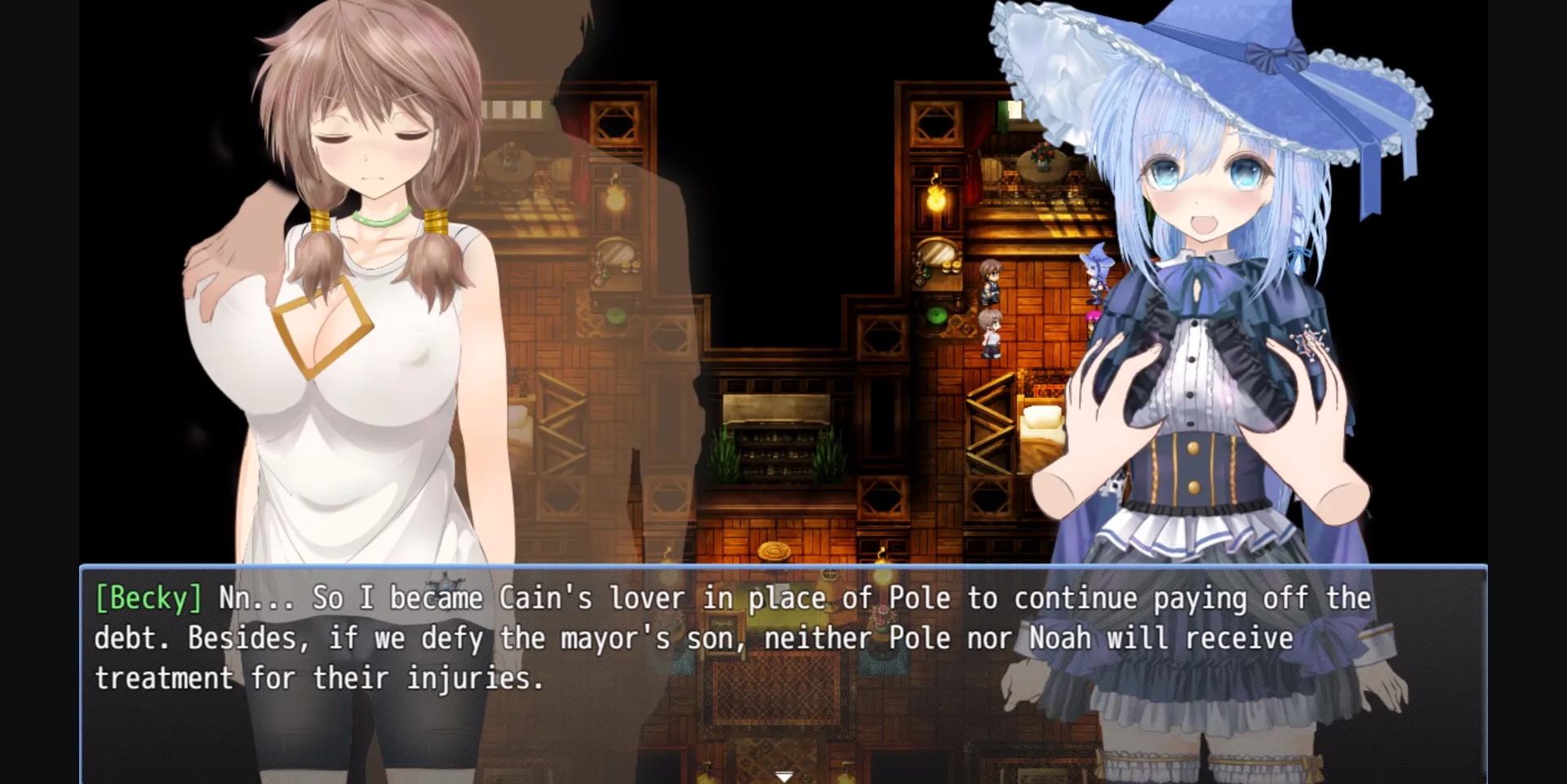Select the brown-haired man sprite on the map
This screenshot has width=1567, height=784.
(x=992, y=281)
